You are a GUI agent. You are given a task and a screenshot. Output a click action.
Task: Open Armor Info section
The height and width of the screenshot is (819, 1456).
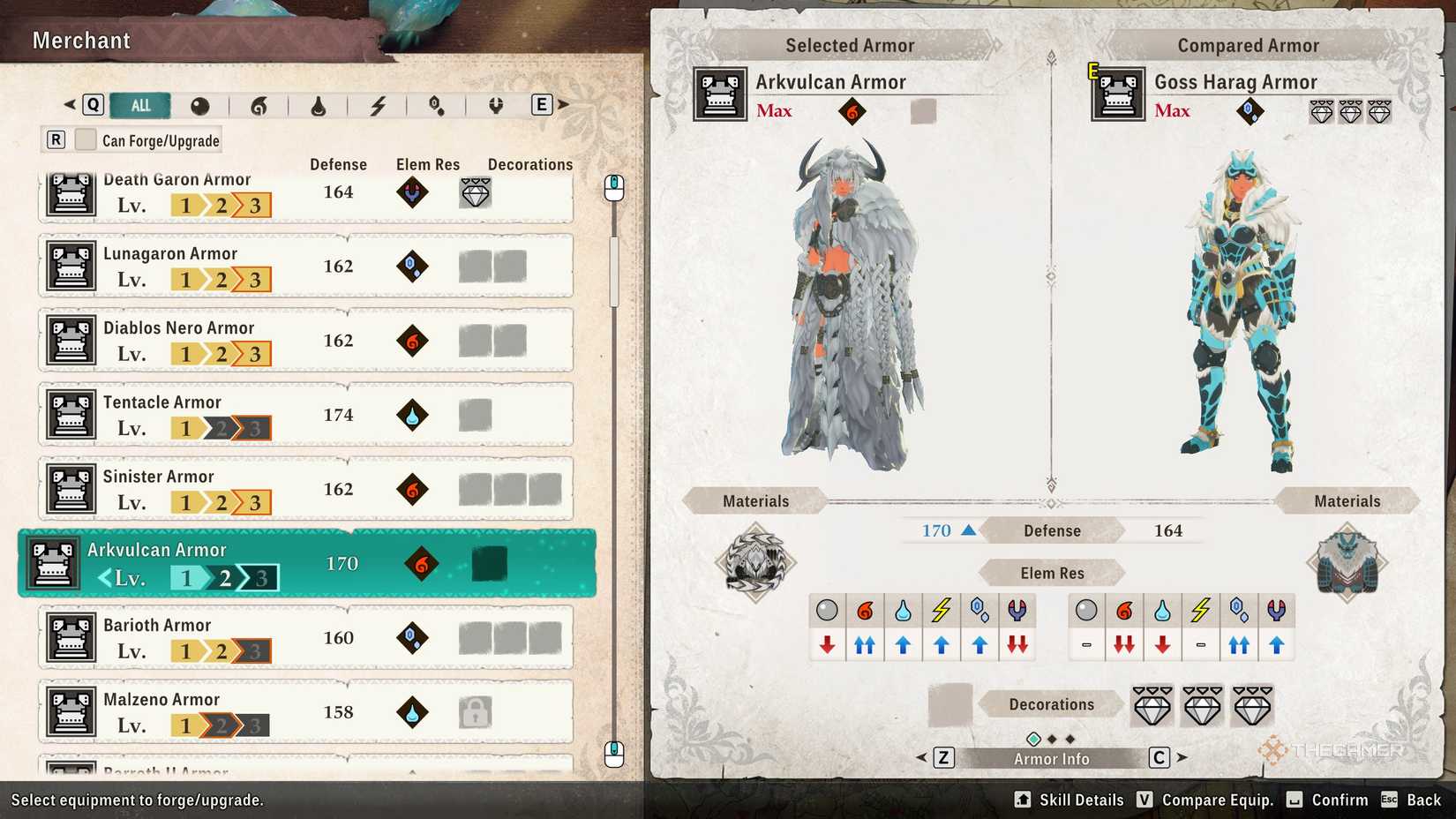click(x=1051, y=757)
